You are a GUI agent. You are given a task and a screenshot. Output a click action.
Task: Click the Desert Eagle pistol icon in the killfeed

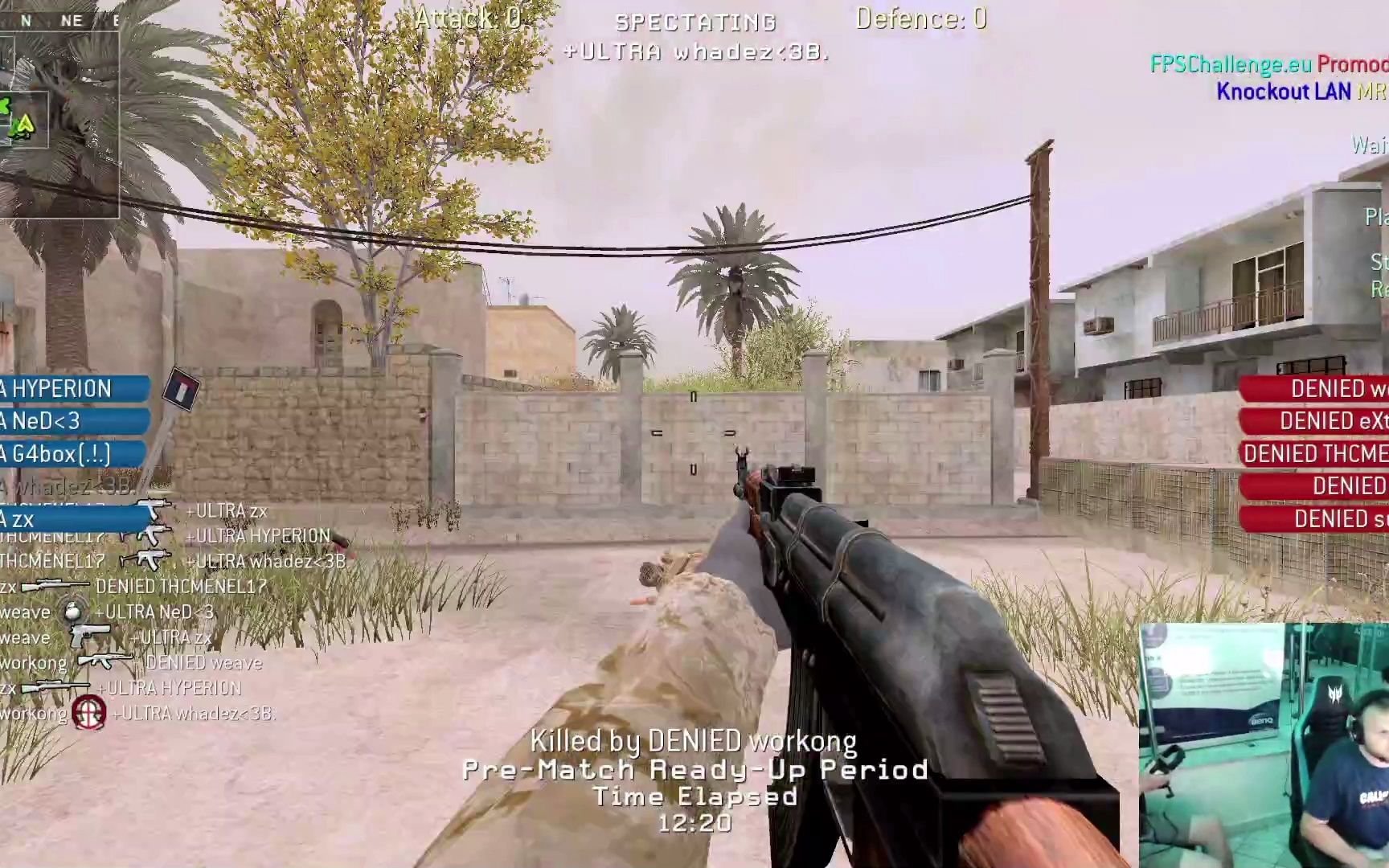pos(88,633)
